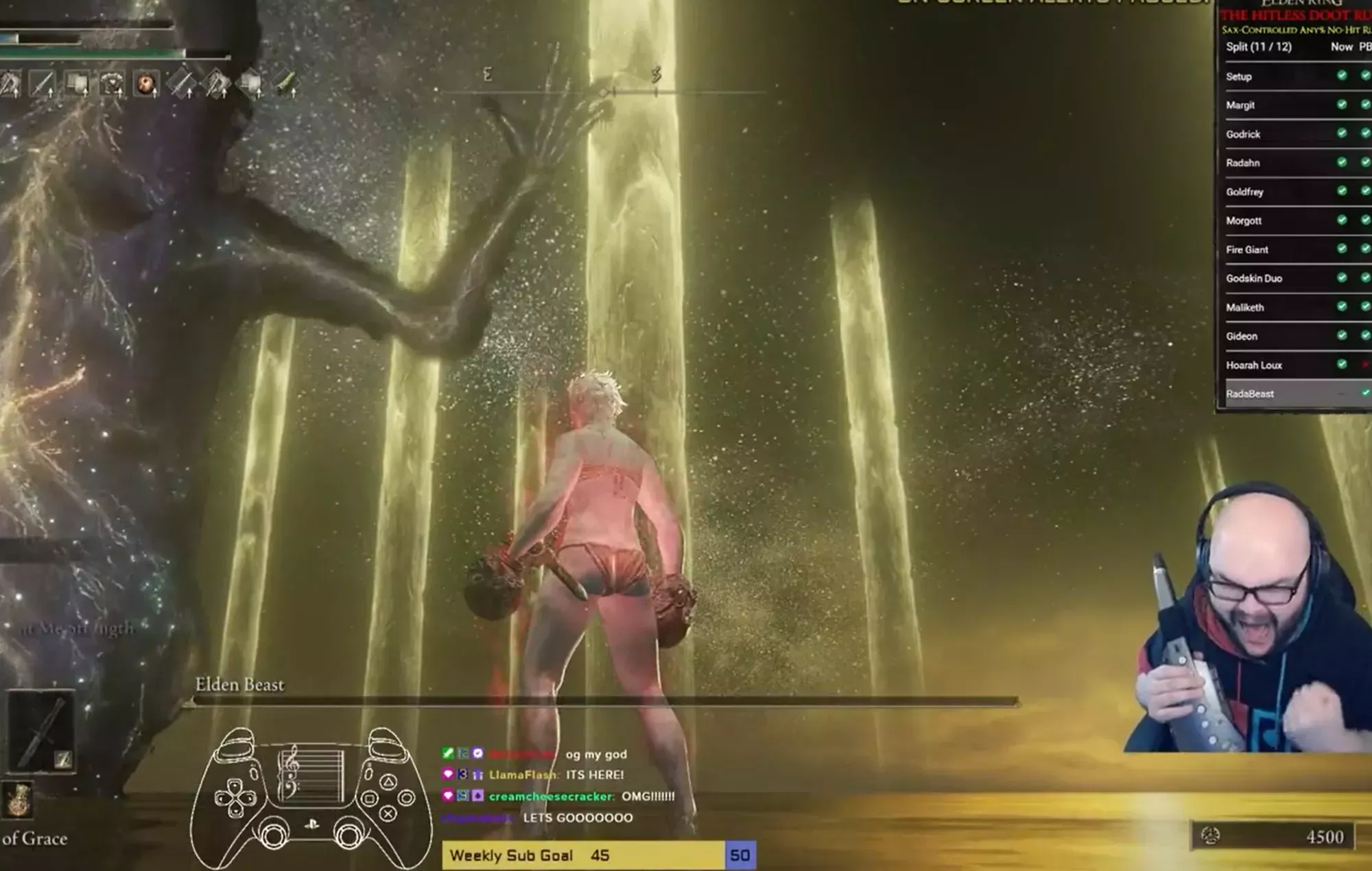Select the crimson flask item in the quick slot
This screenshot has width=1372, height=871.
coord(145,84)
